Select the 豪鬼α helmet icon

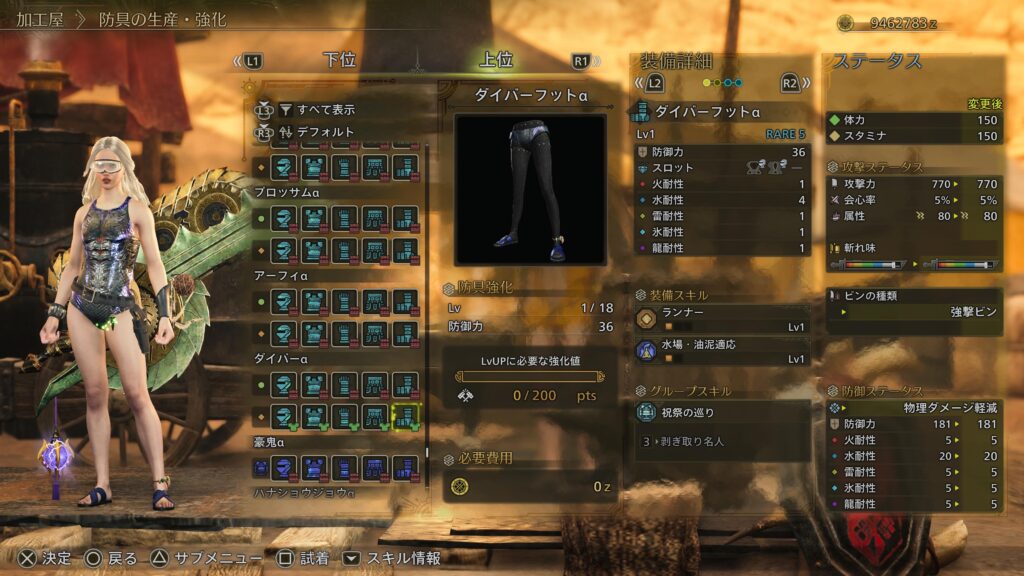point(285,467)
